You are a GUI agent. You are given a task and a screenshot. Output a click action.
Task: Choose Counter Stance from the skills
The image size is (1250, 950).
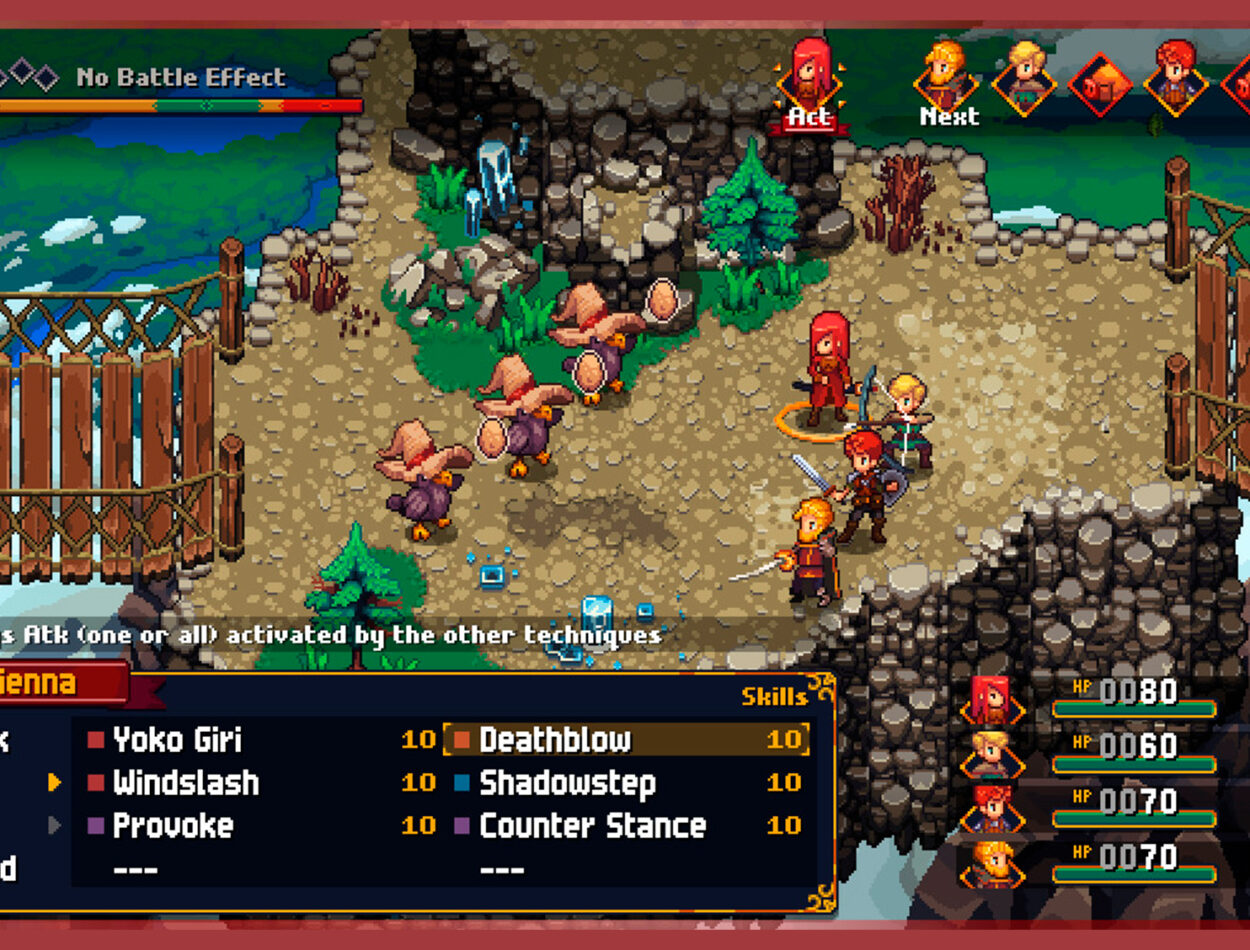point(592,826)
